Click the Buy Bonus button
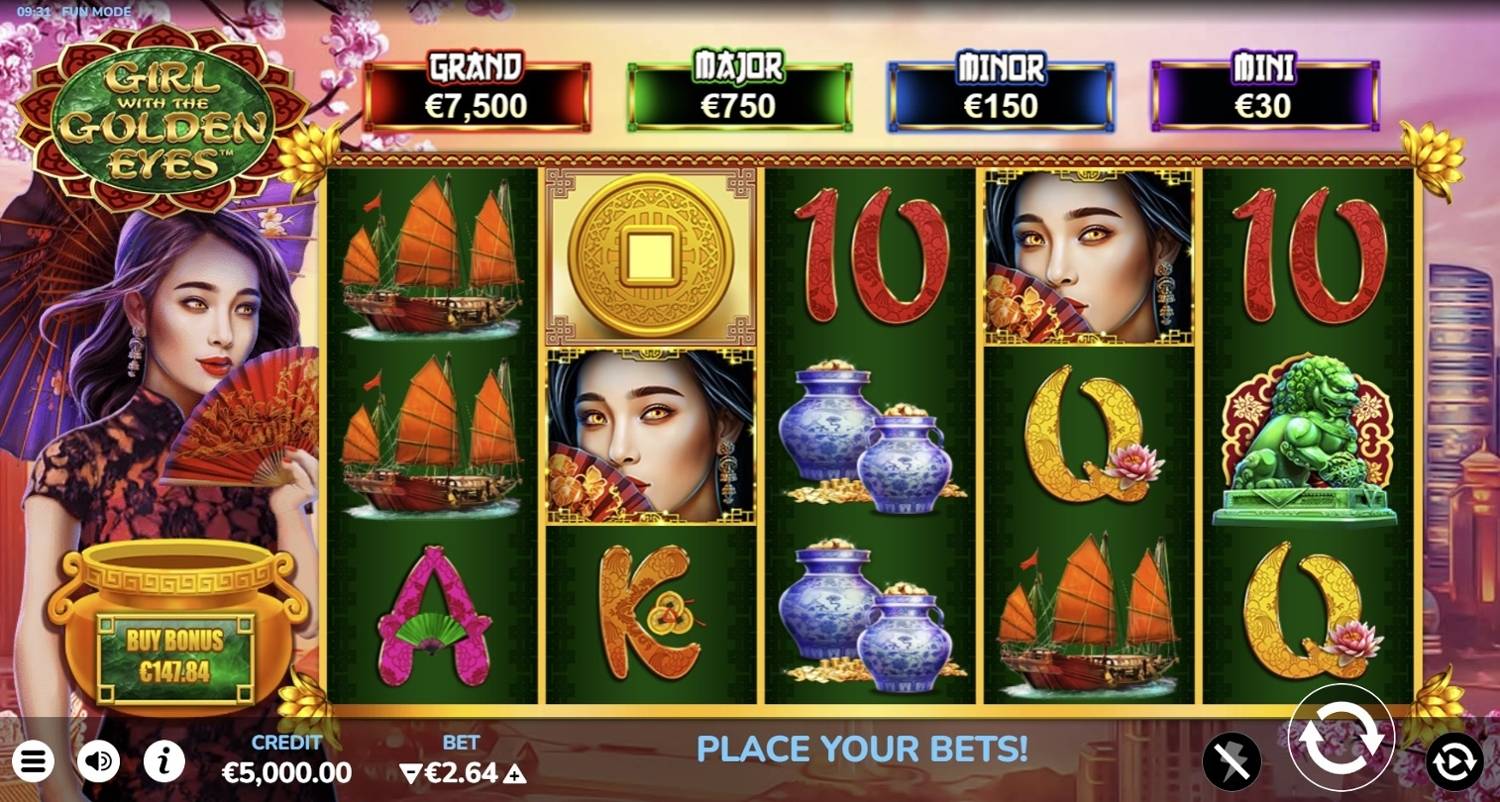 175,656
